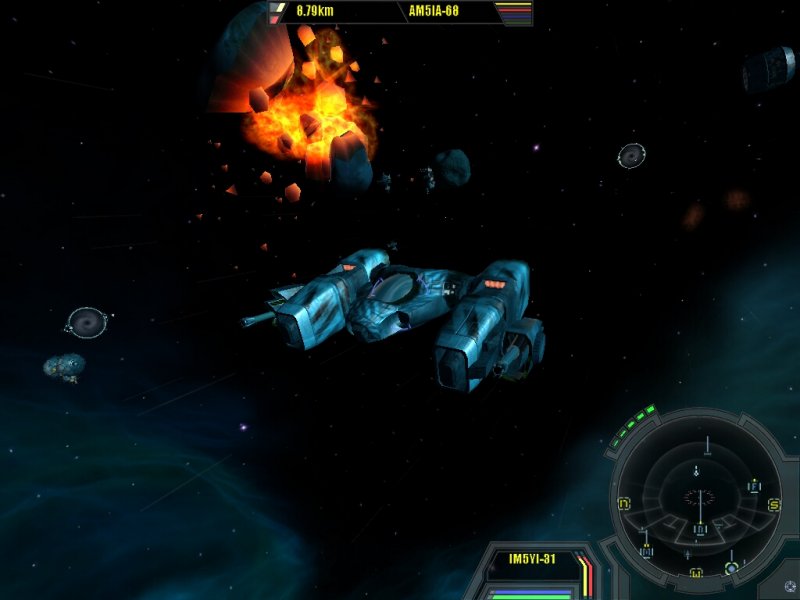This screenshot has height=600, width=800.
Task: Click the "W" marker at the radar's bottom
Action: point(696,572)
